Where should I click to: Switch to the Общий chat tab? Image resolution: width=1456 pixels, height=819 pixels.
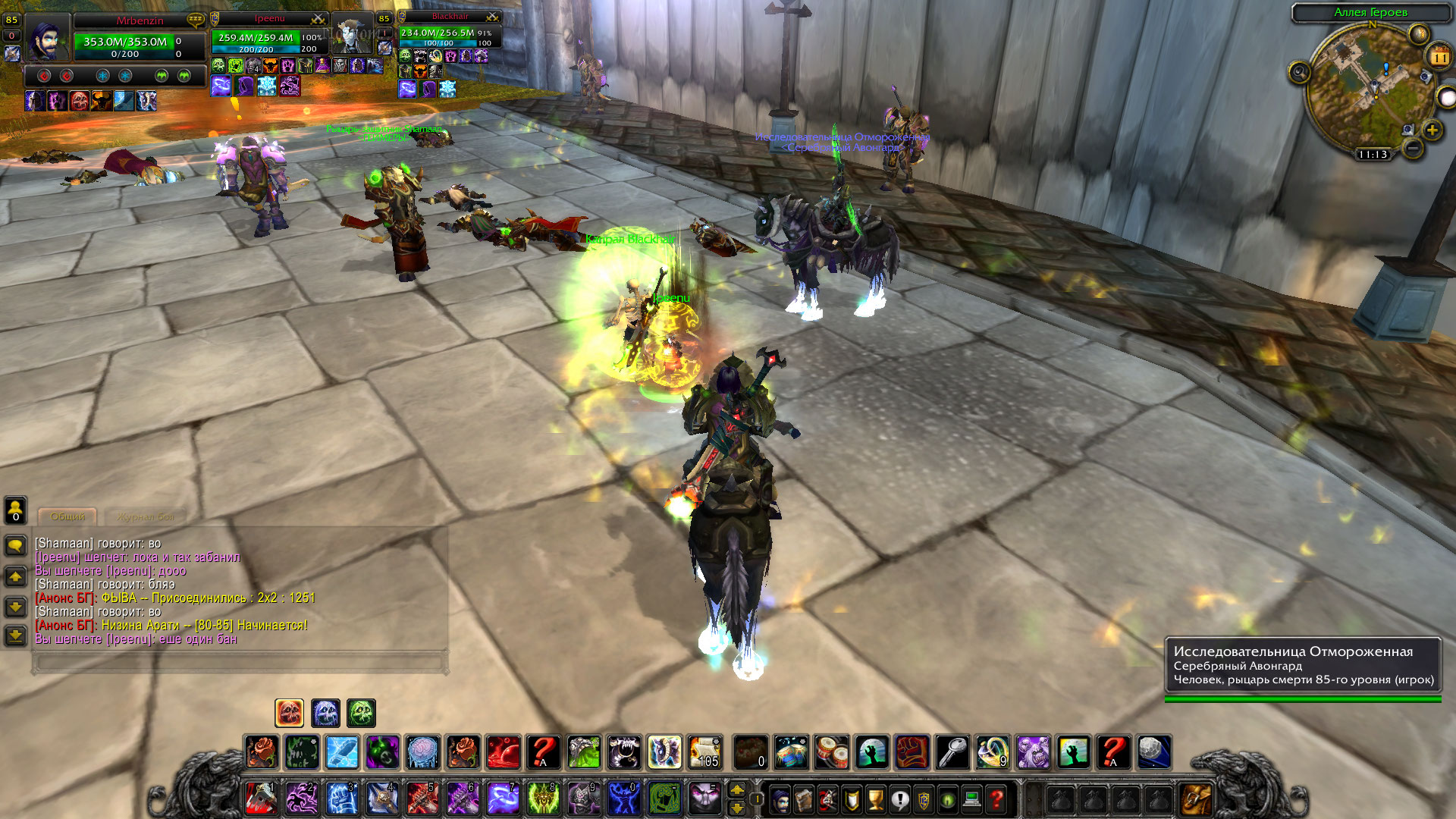pos(67,516)
